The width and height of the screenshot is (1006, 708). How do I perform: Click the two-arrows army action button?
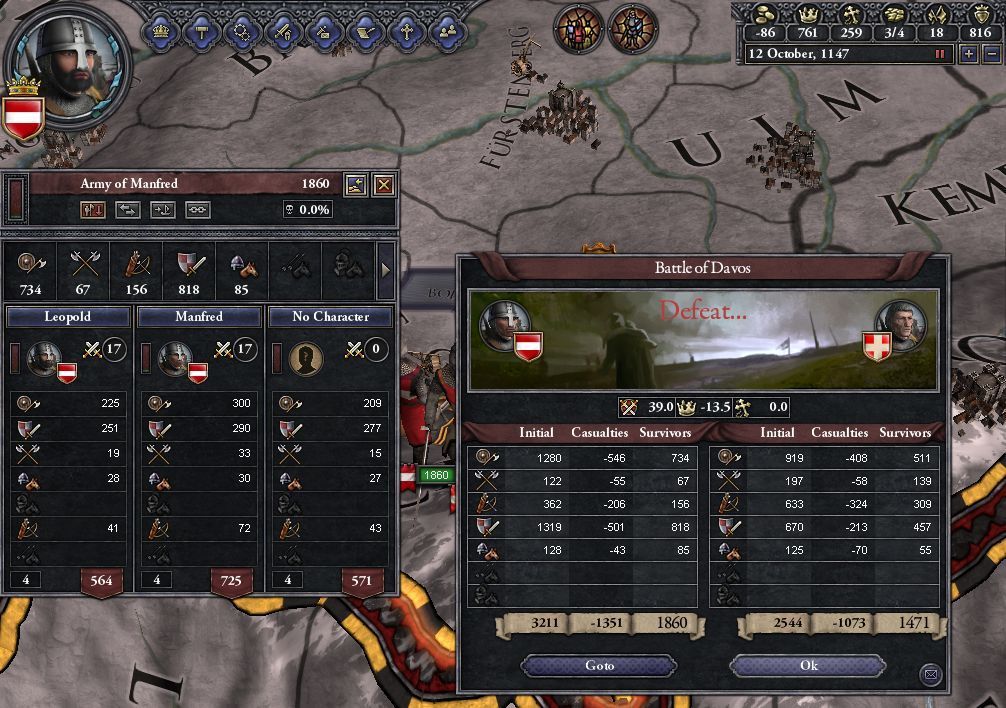128,210
